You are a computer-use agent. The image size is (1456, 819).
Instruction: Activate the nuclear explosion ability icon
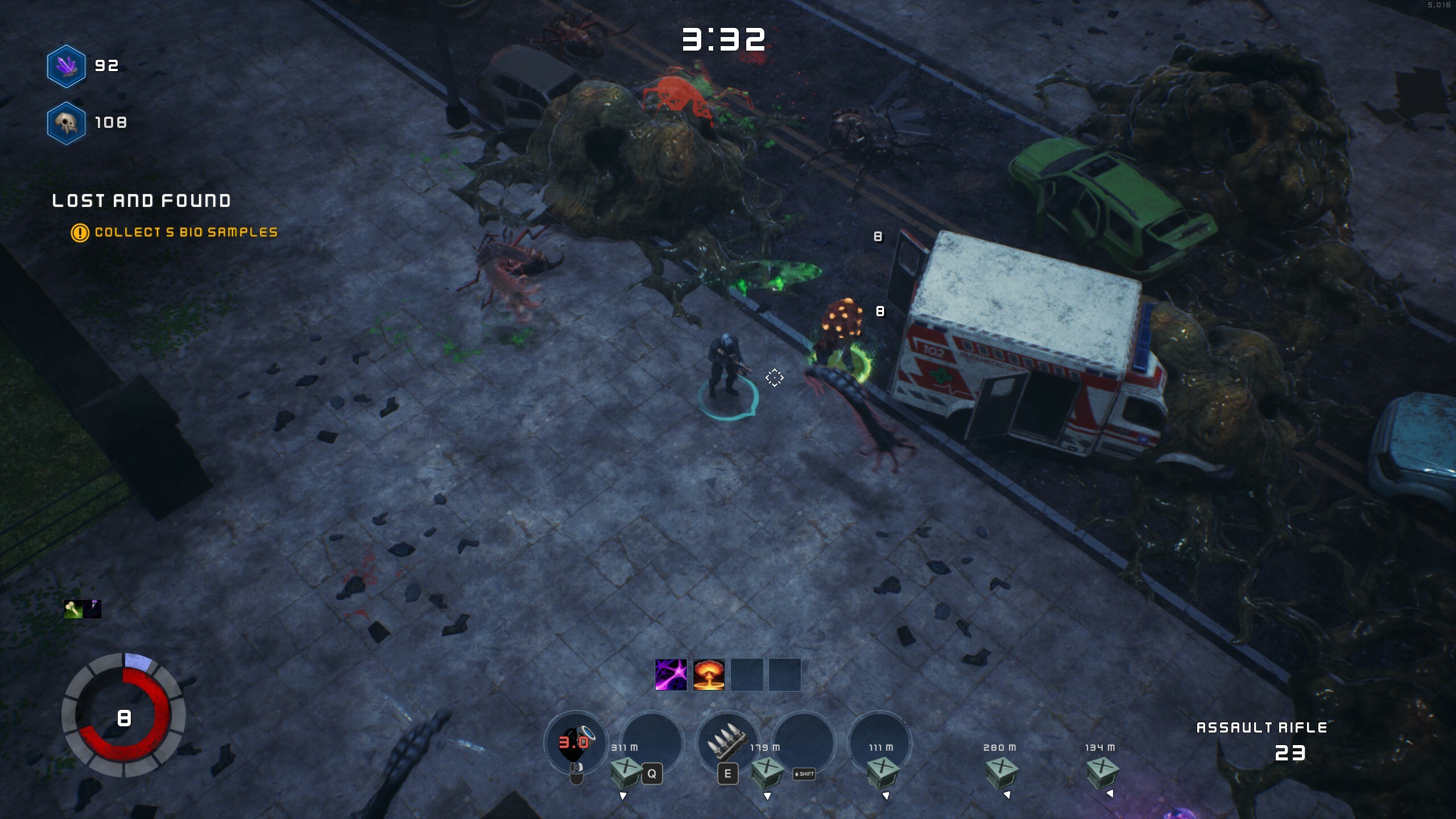[708, 673]
